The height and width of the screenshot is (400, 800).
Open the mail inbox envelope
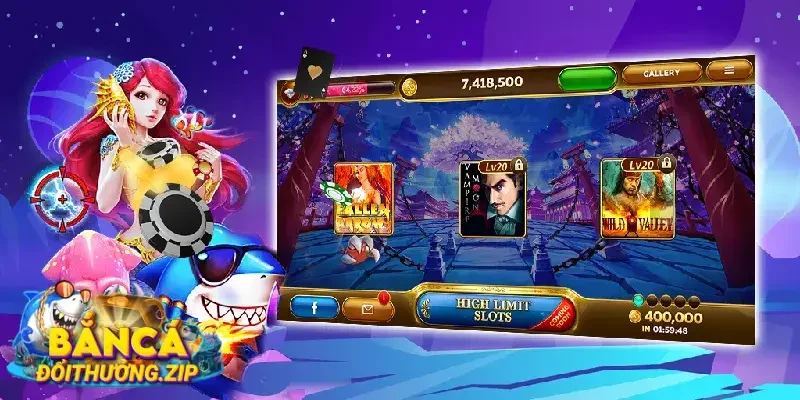click(x=371, y=309)
